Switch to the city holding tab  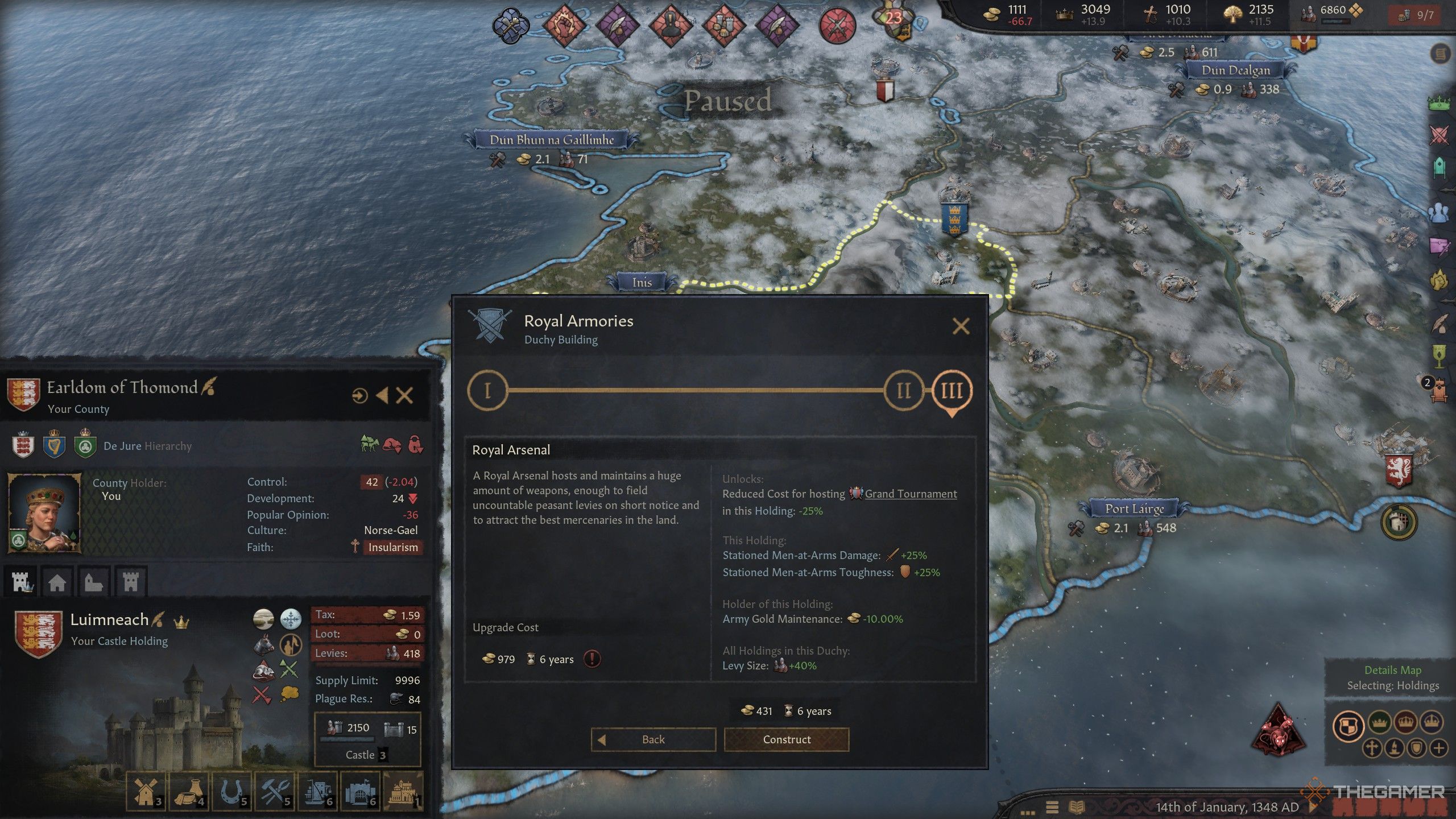pos(57,582)
